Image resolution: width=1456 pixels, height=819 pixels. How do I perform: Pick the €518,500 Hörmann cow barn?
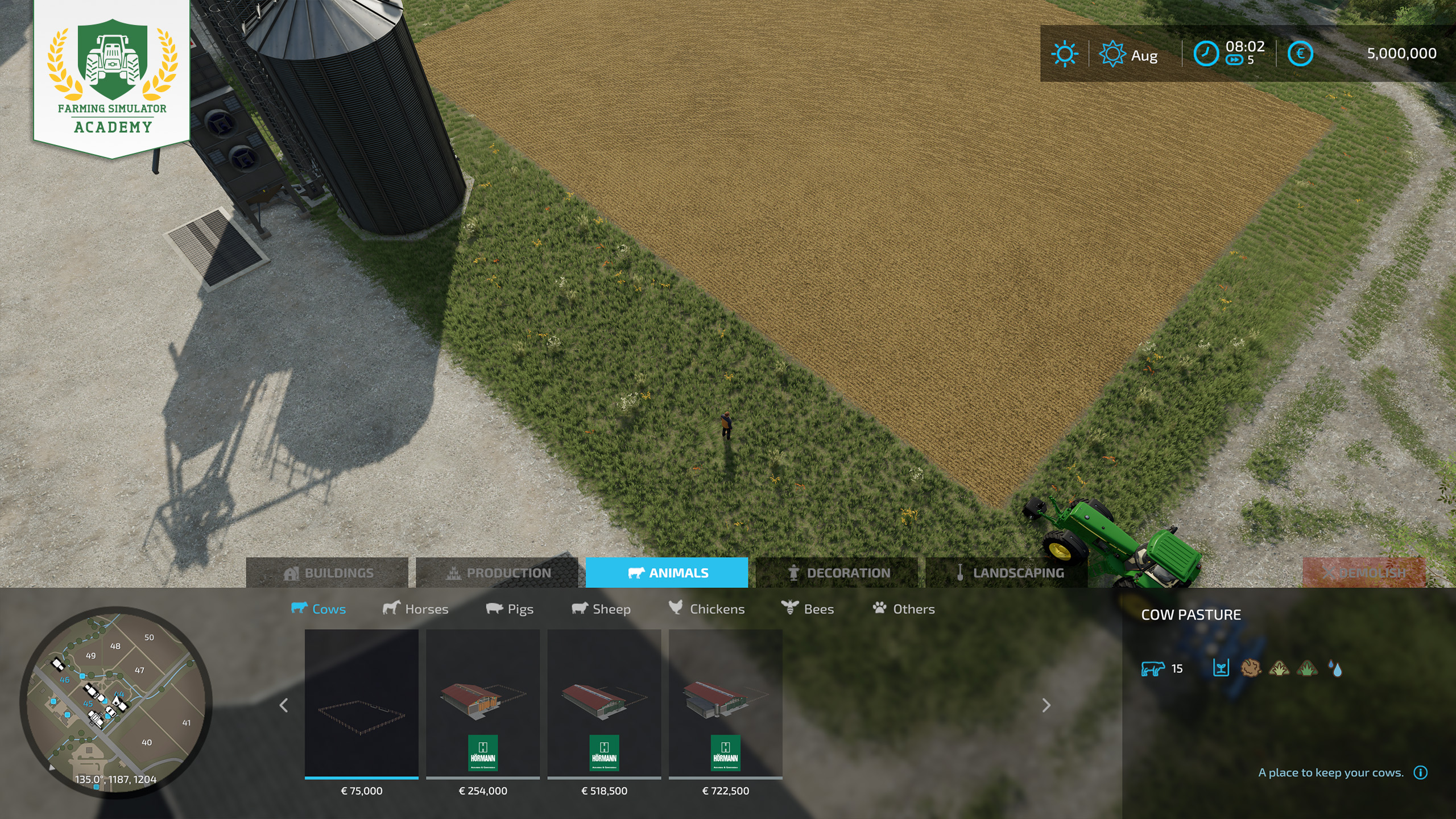pyautogui.click(x=604, y=704)
